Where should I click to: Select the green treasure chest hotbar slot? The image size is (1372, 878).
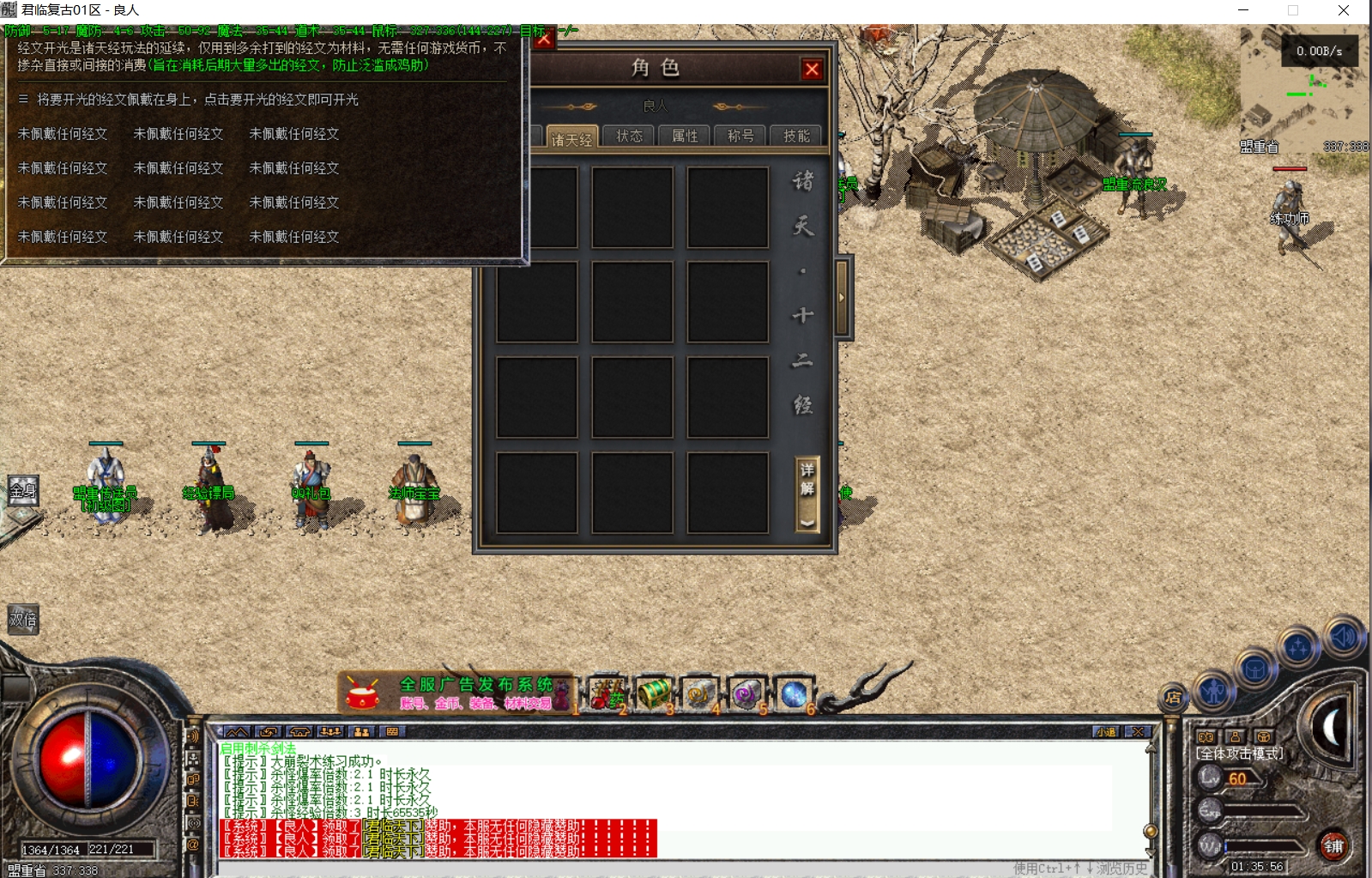pos(654,693)
